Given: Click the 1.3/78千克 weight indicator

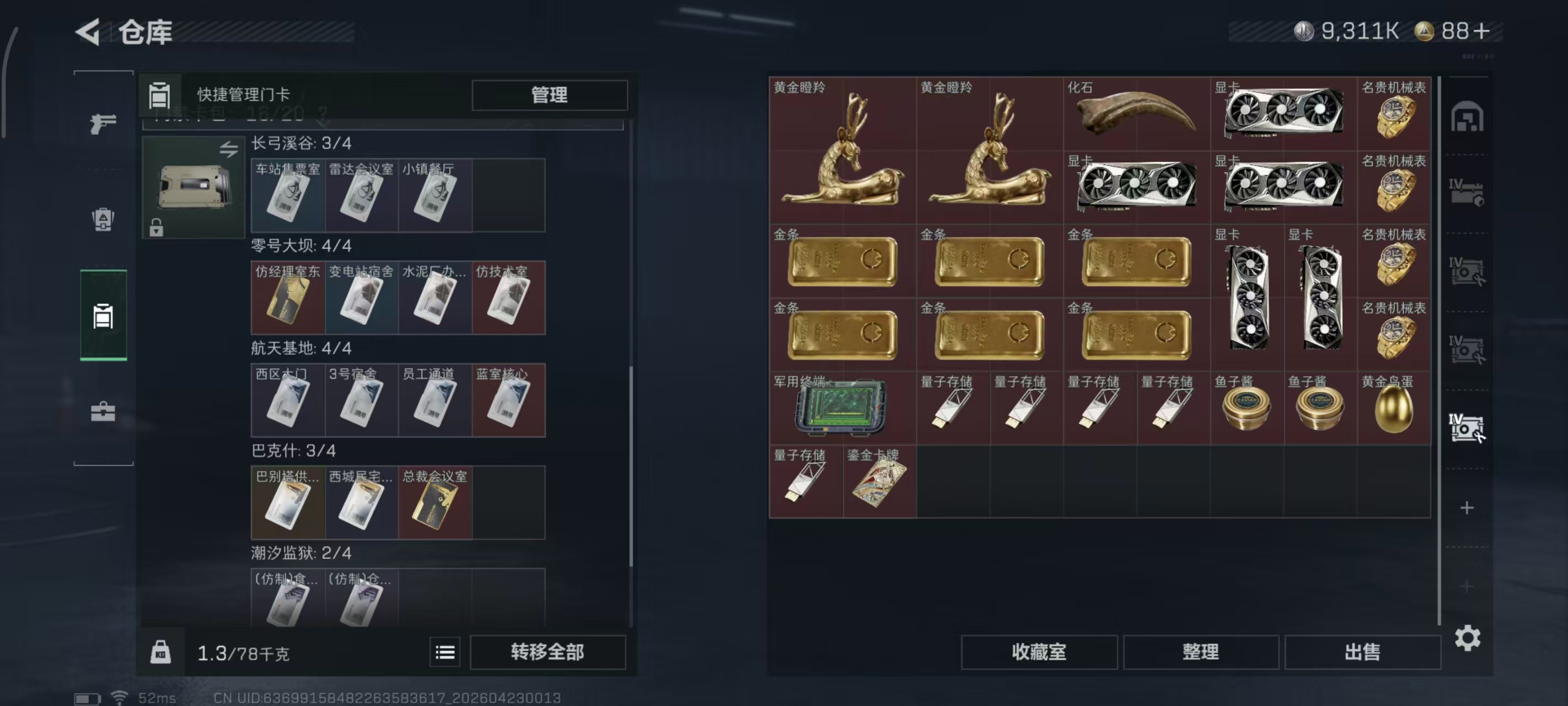Looking at the screenshot, I should pyautogui.click(x=243, y=653).
